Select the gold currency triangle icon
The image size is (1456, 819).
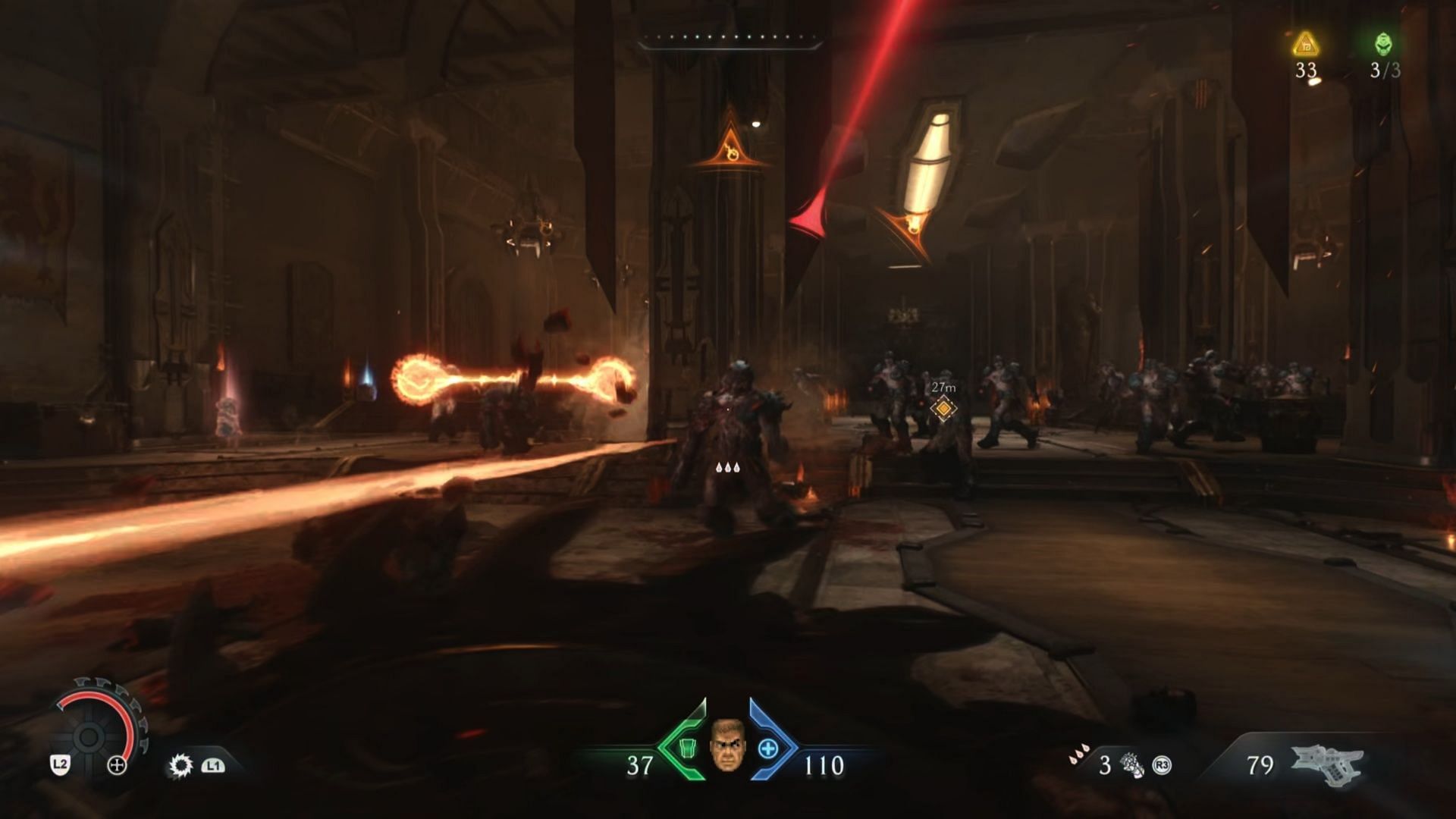point(1306,45)
